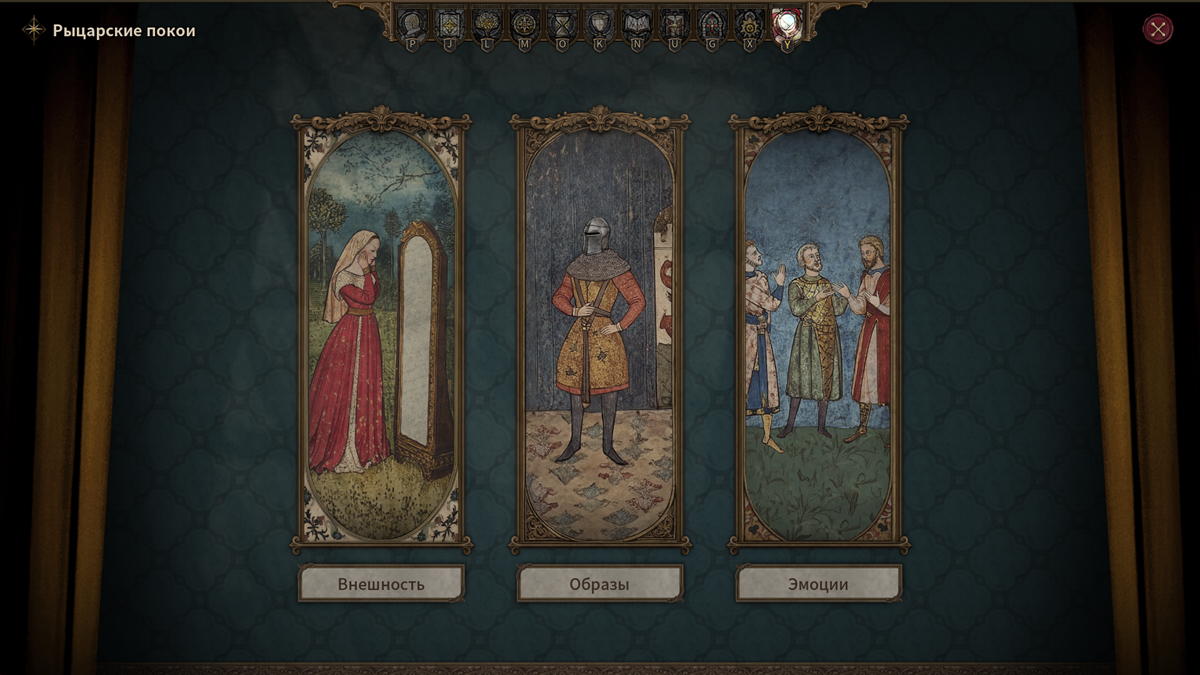Open the chest tab
The image size is (1200, 675).
point(675,23)
